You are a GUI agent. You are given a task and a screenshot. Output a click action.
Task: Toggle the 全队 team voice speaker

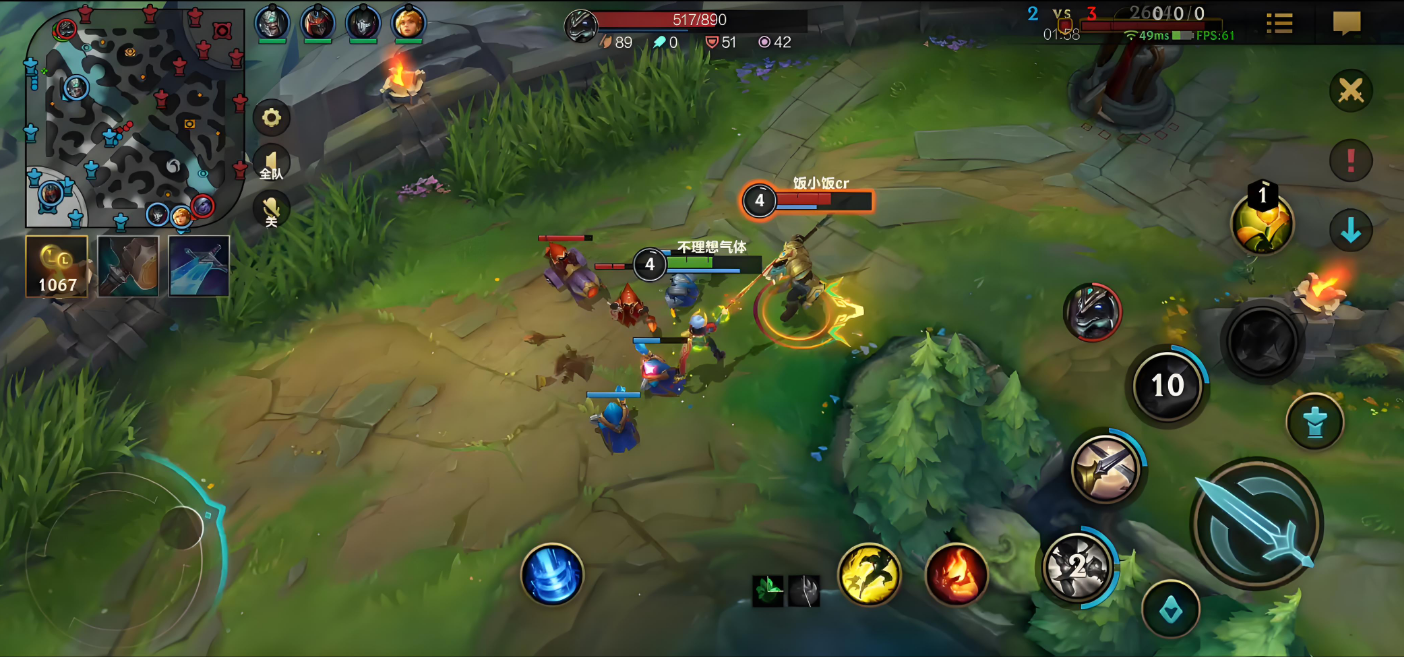point(271,163)
